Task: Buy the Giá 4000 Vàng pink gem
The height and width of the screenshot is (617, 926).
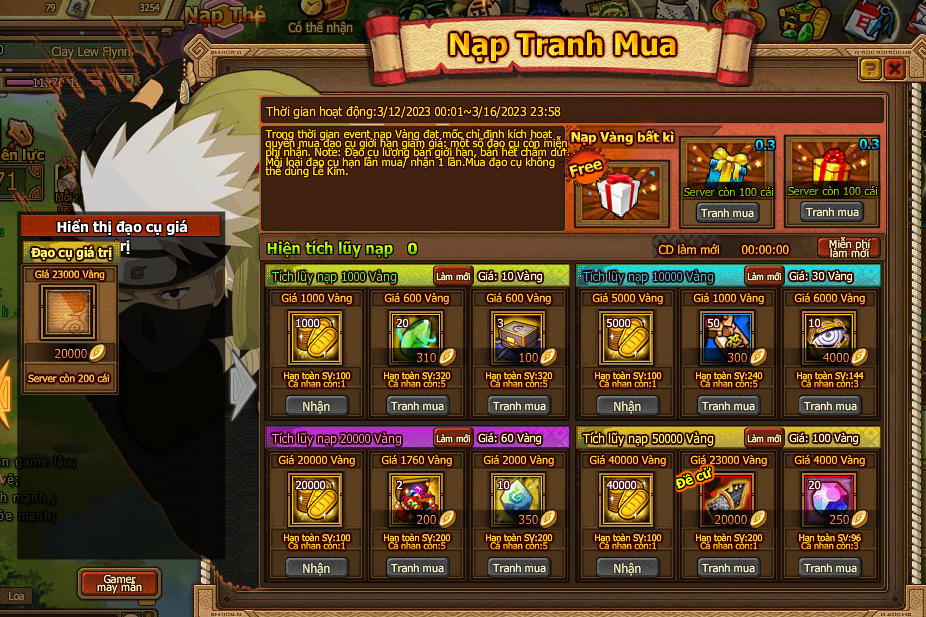Action: coord(831,568)
